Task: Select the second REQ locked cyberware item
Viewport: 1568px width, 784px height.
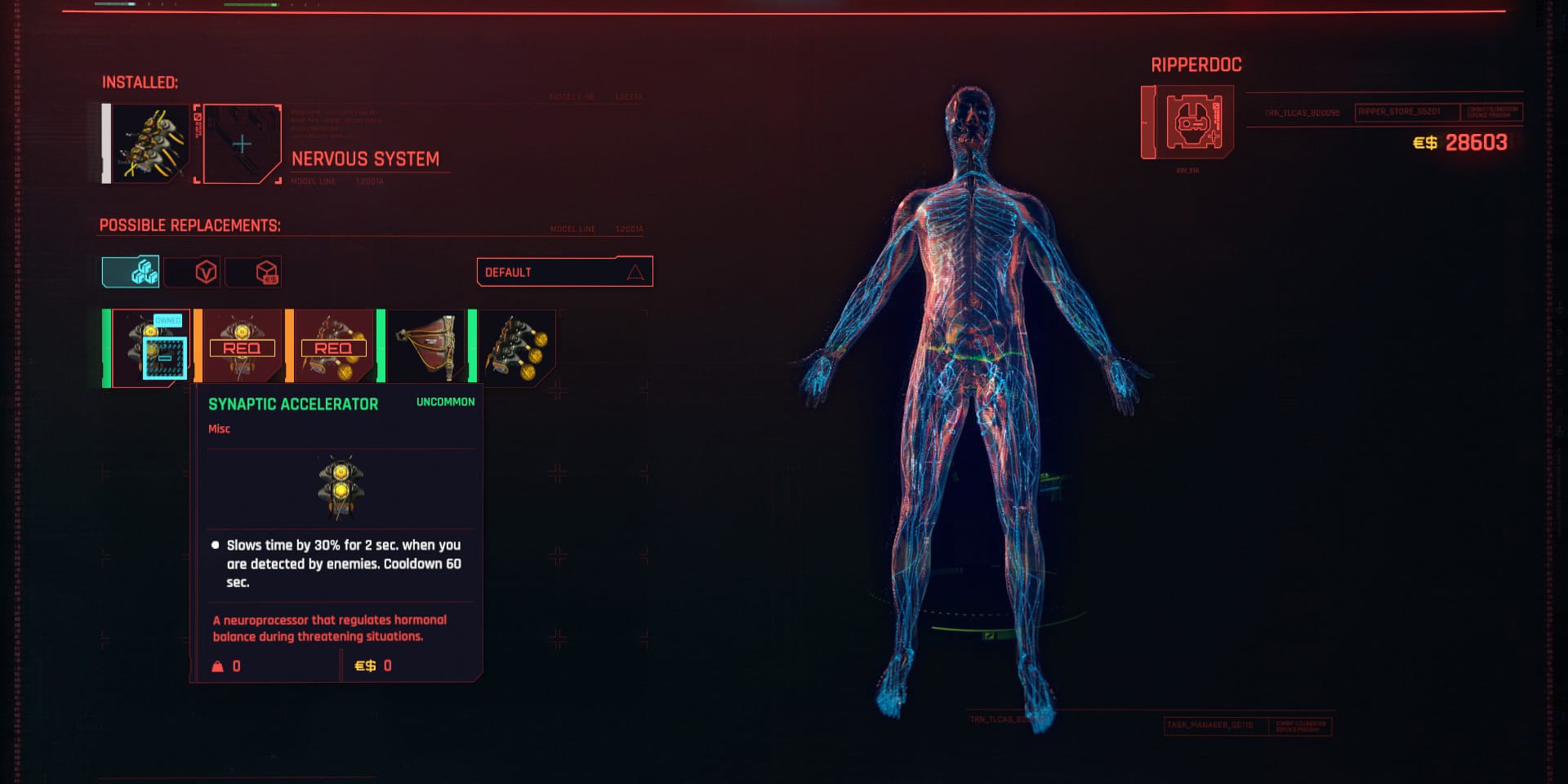Action: [x=333, y=347]
